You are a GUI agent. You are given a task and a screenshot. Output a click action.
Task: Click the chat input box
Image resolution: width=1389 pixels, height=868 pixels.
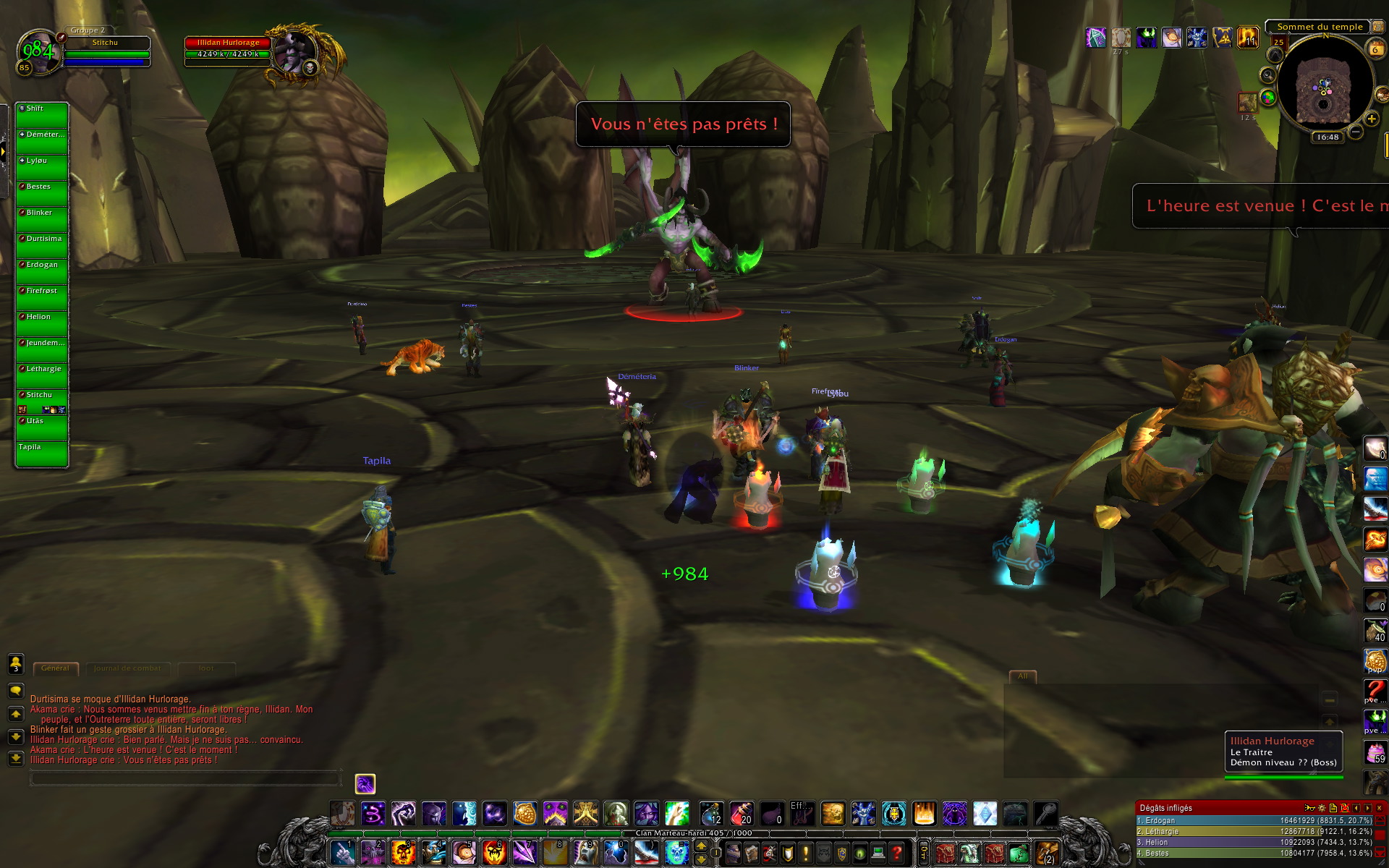click(184, 778)
